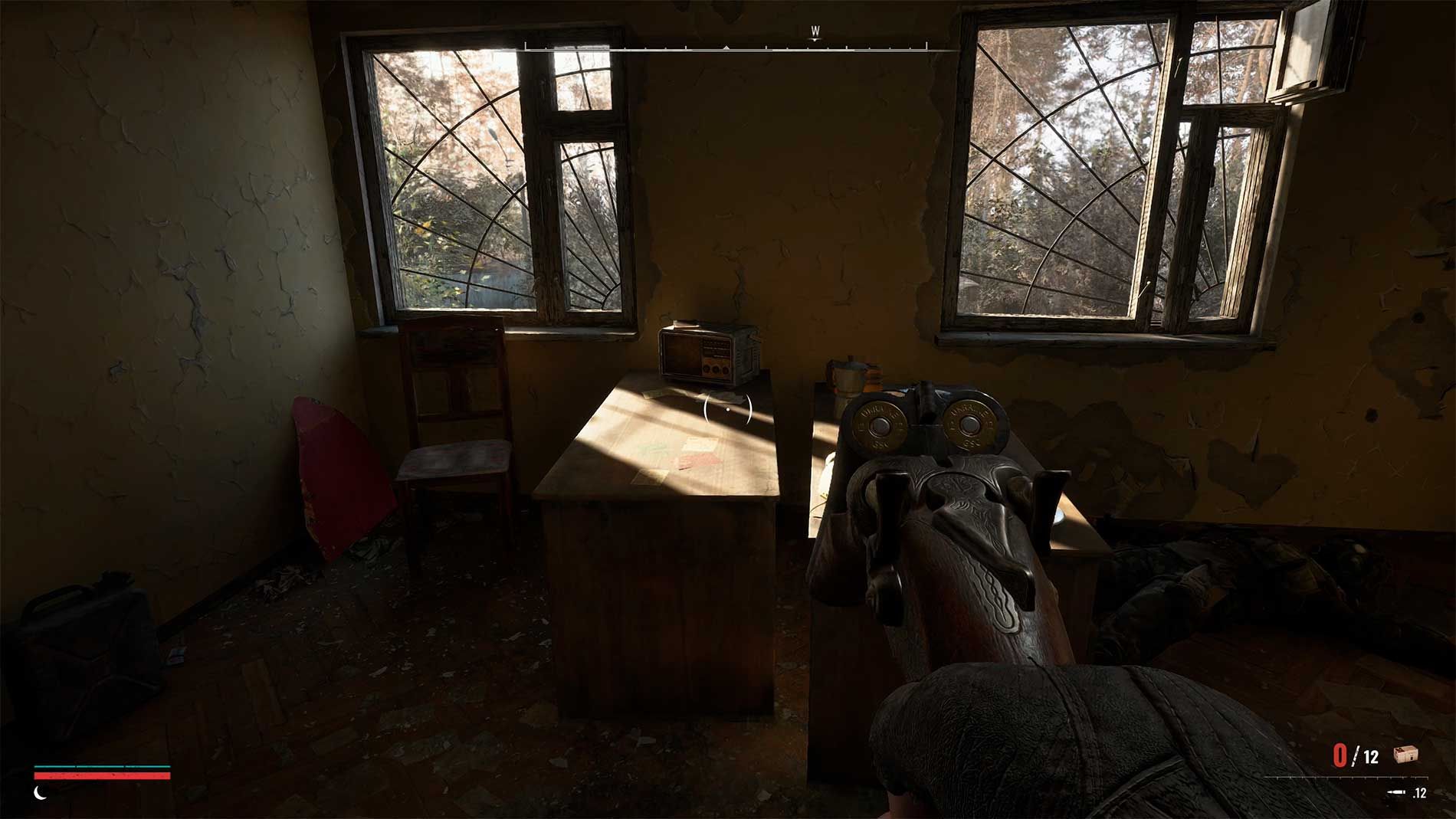Click the crescent moon sleep indicator

[x=40, y=794]
